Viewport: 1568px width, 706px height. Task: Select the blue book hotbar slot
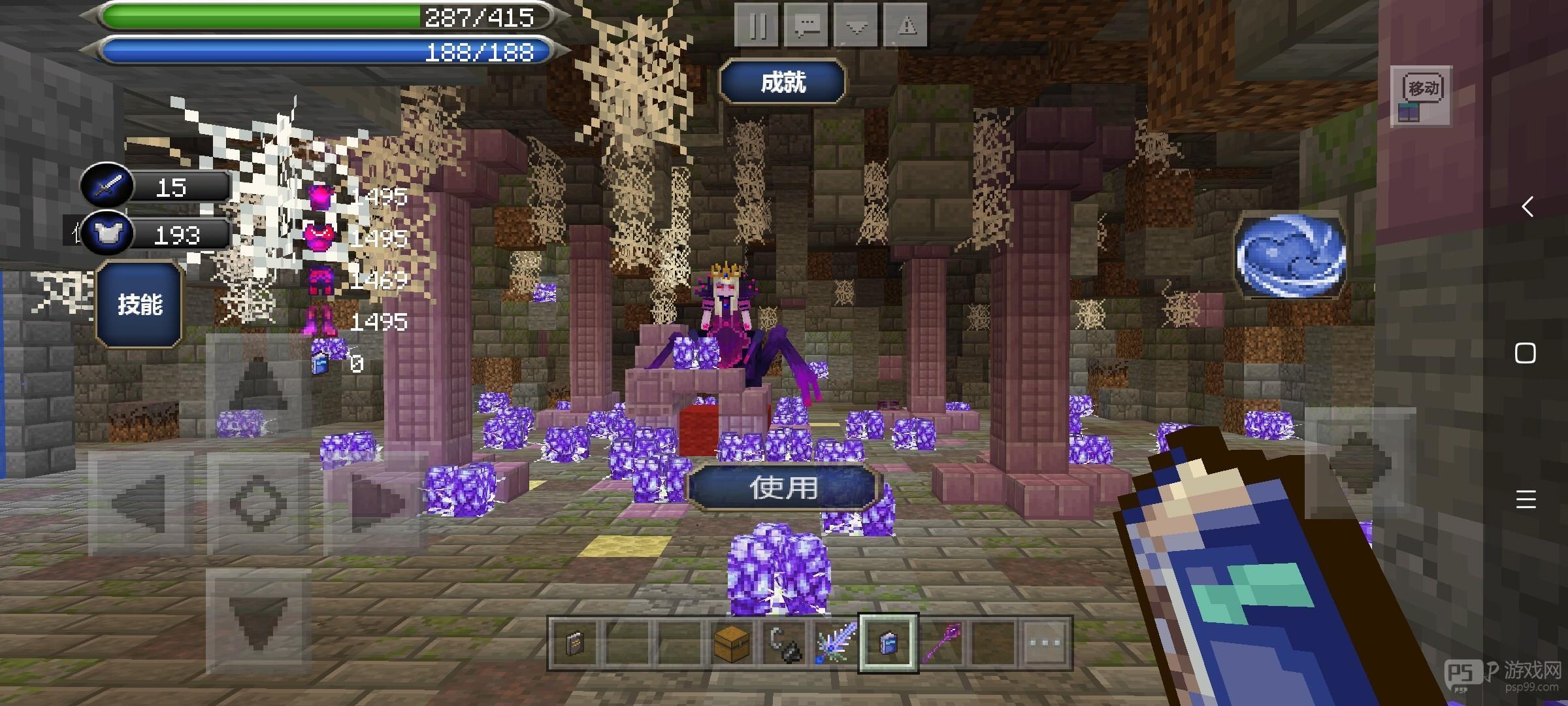(888, 643)
